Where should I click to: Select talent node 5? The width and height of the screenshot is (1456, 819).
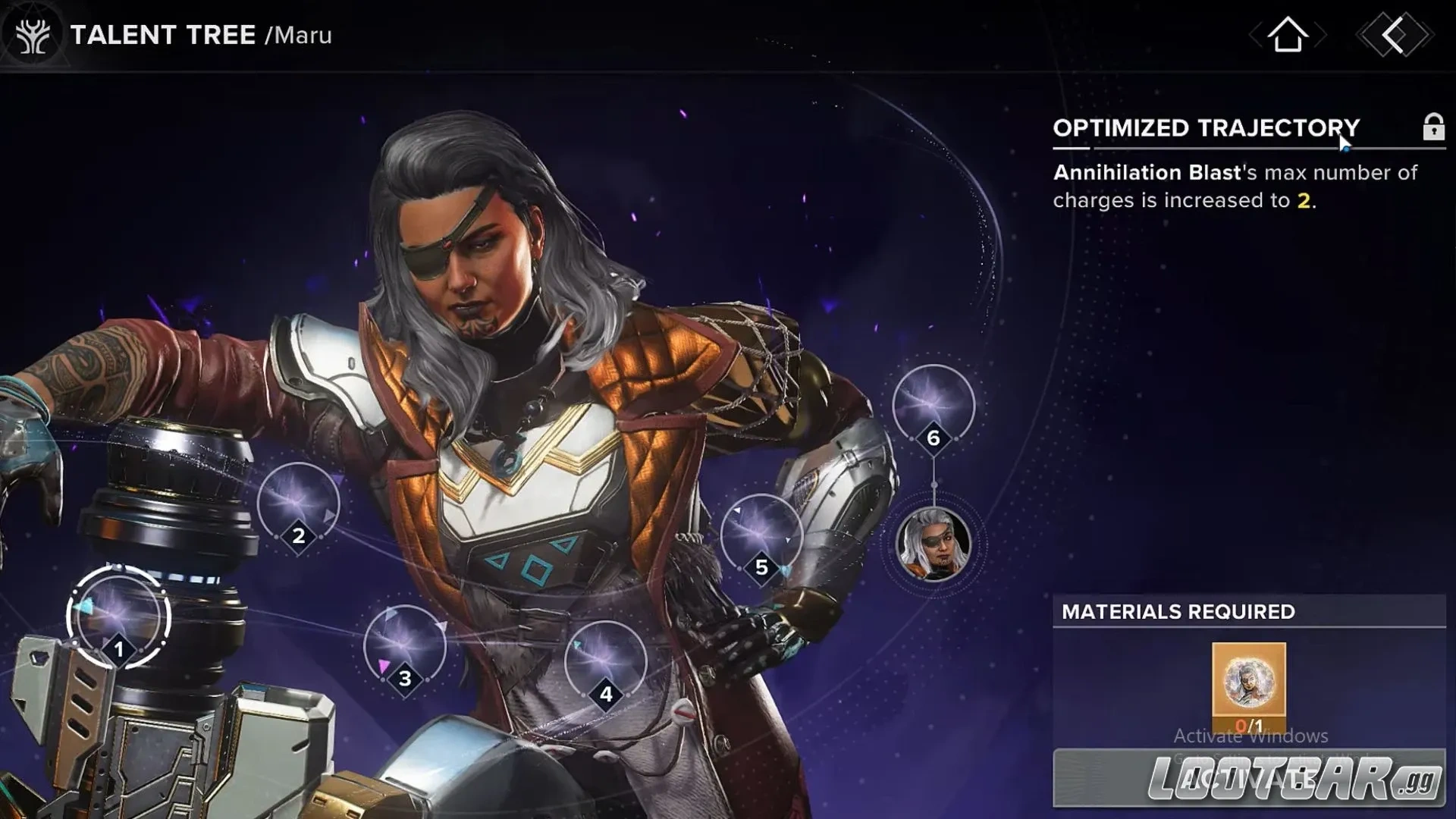coord(761,535)
